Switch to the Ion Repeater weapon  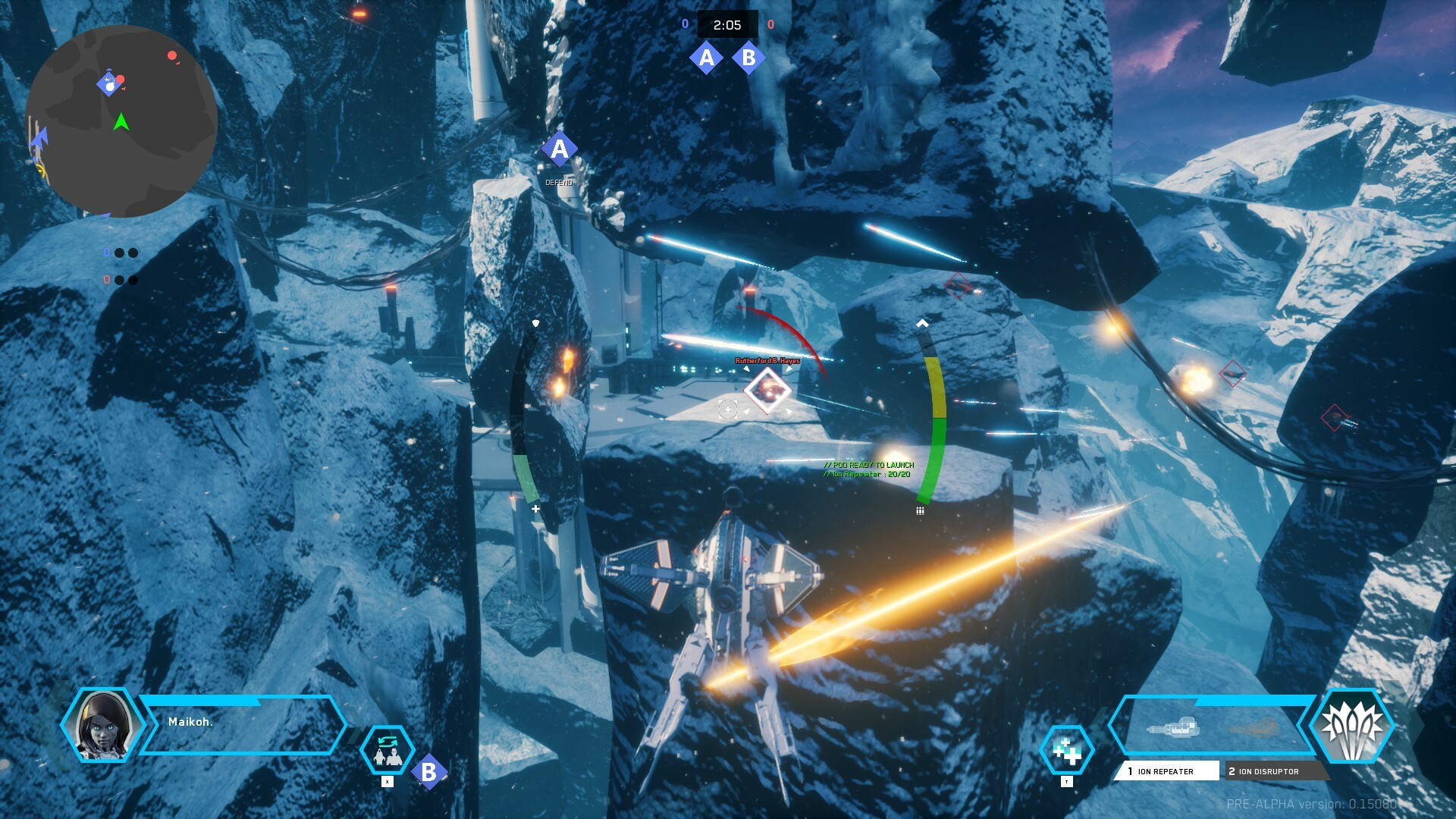[1166, 771]
